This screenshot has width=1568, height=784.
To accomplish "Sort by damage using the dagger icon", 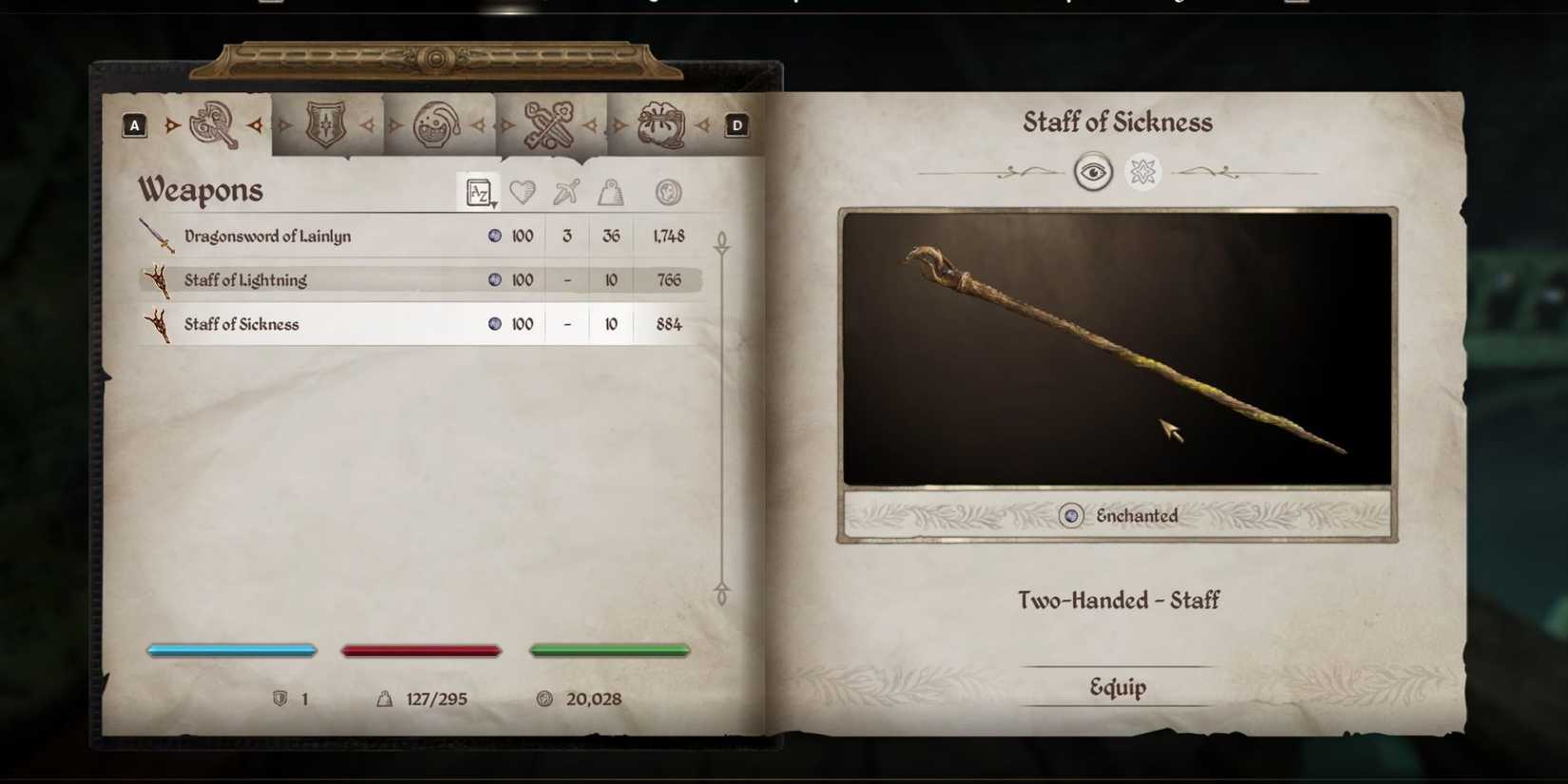I will (x=565, y=191).
